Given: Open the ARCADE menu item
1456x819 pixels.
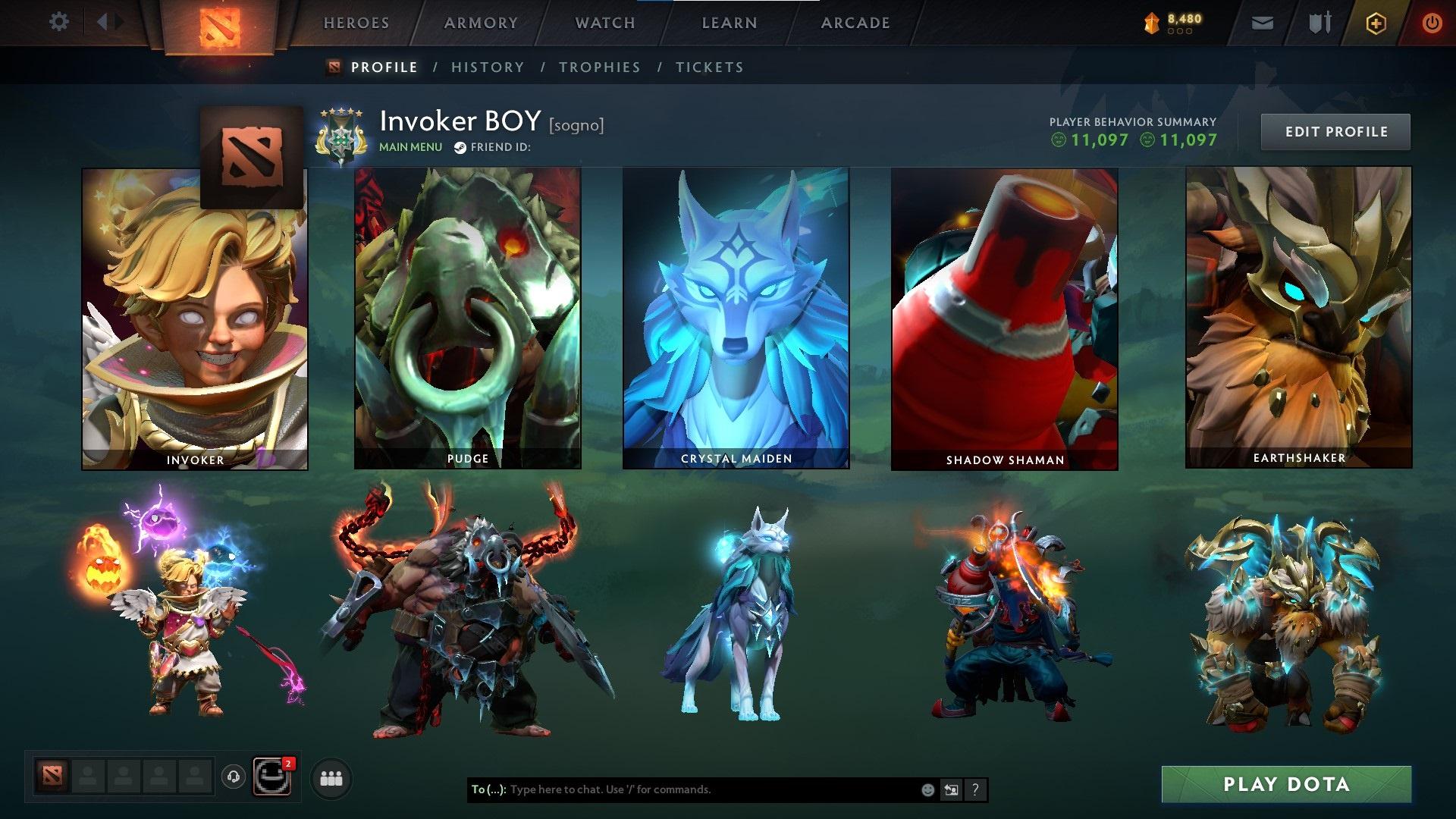Looking at the screenshot, I should click(855, 23).
